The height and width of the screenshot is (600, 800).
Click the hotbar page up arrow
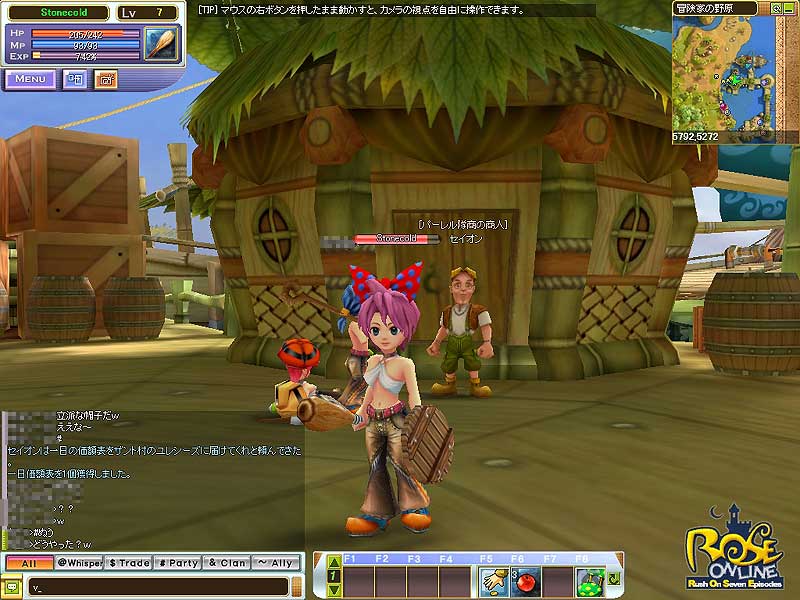coord(334,562)
